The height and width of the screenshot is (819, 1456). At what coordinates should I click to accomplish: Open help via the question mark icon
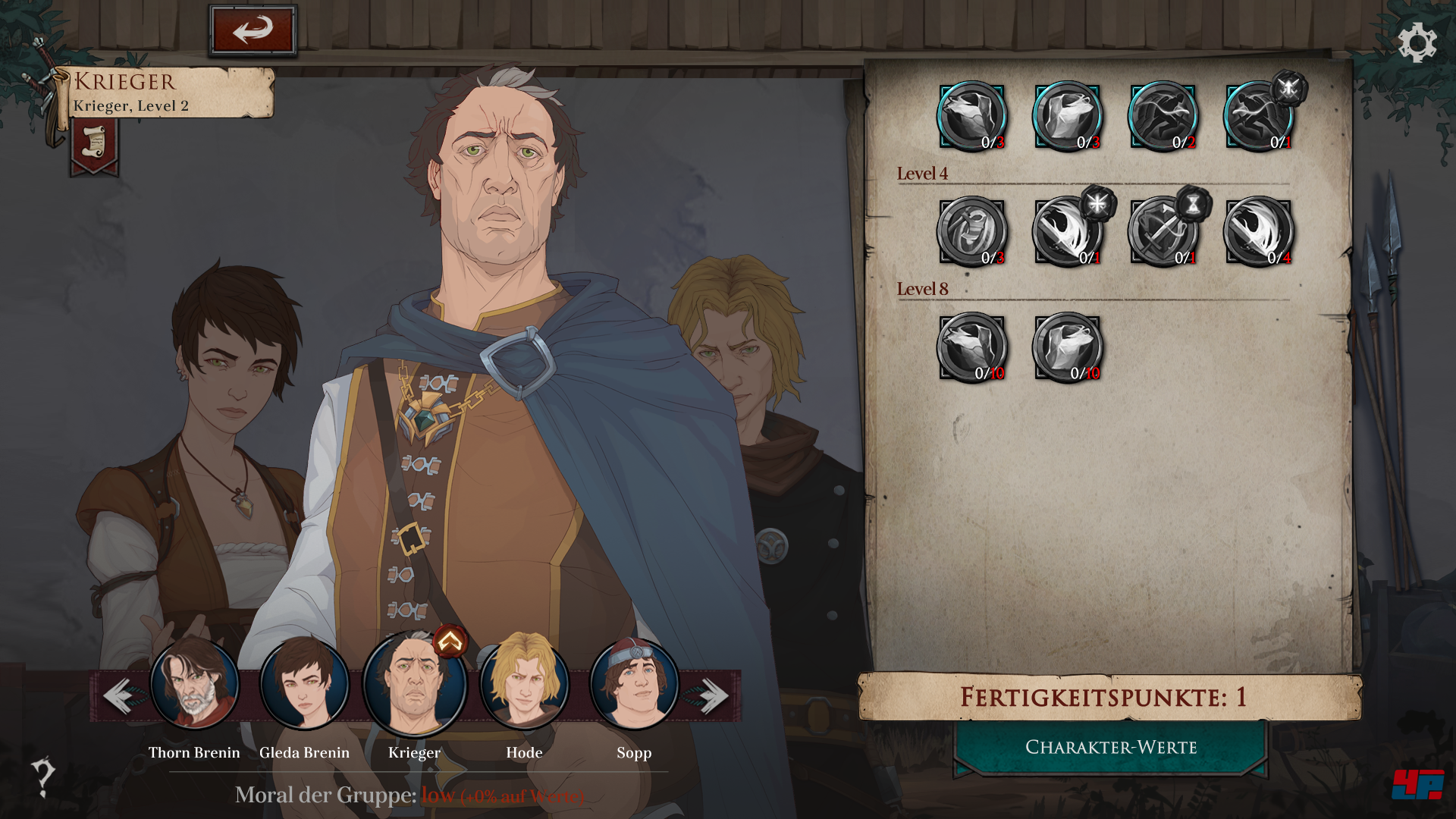tap(42, 777)
